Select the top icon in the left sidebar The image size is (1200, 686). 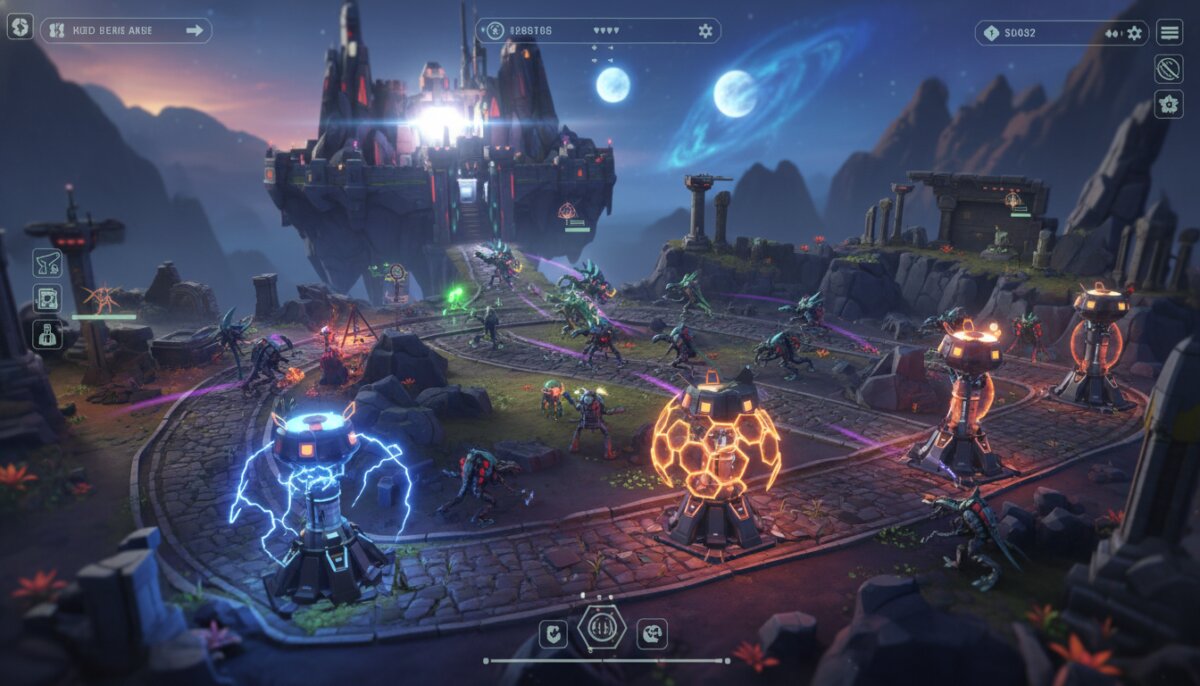(47, 263)
